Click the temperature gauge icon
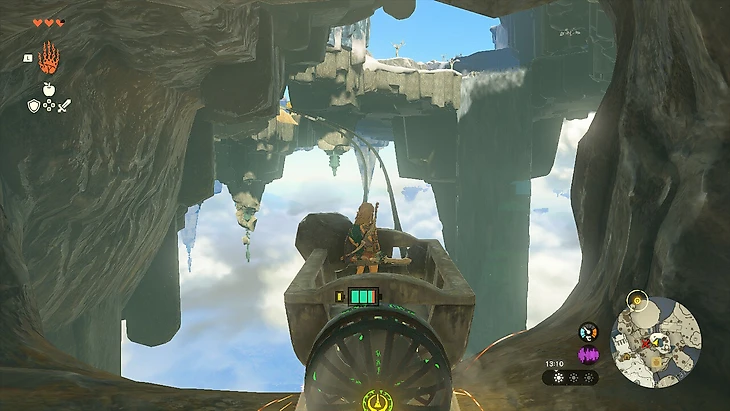Image resolution: width=730 pixels, height=411 pixels. [x=588, y=332]
